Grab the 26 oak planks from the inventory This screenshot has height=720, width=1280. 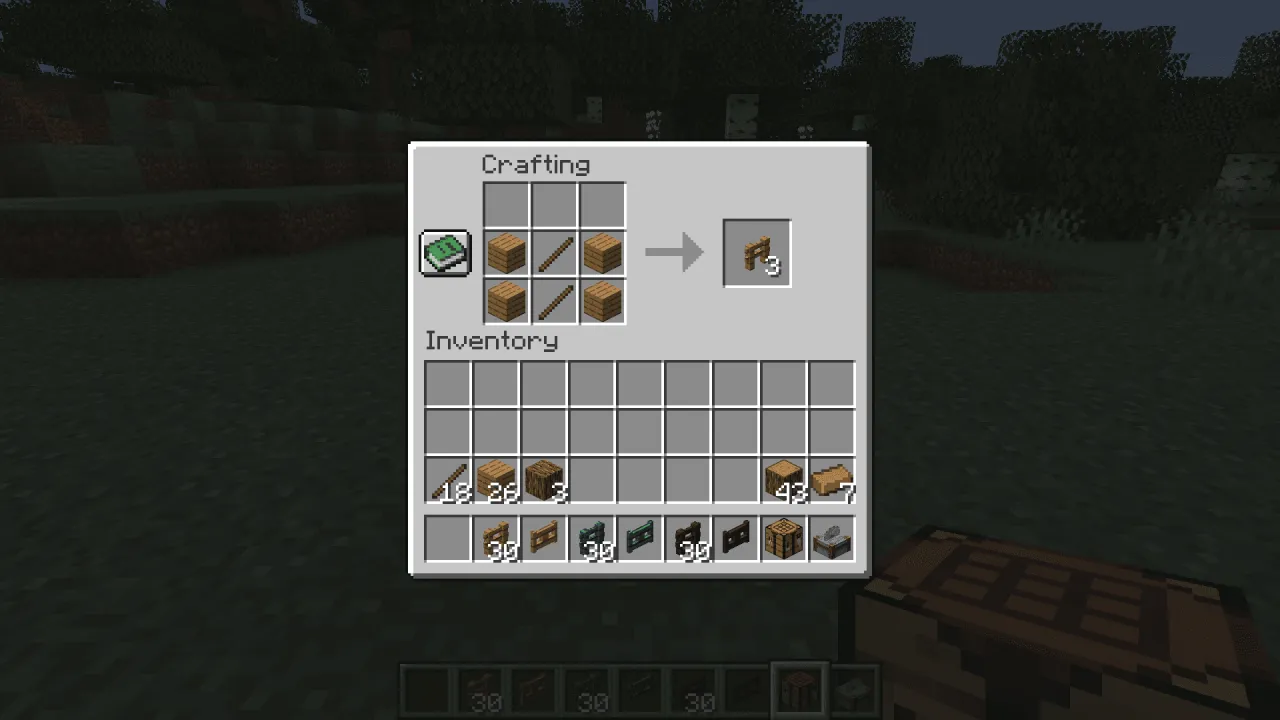pyautogui.click(x=495, y=478)
